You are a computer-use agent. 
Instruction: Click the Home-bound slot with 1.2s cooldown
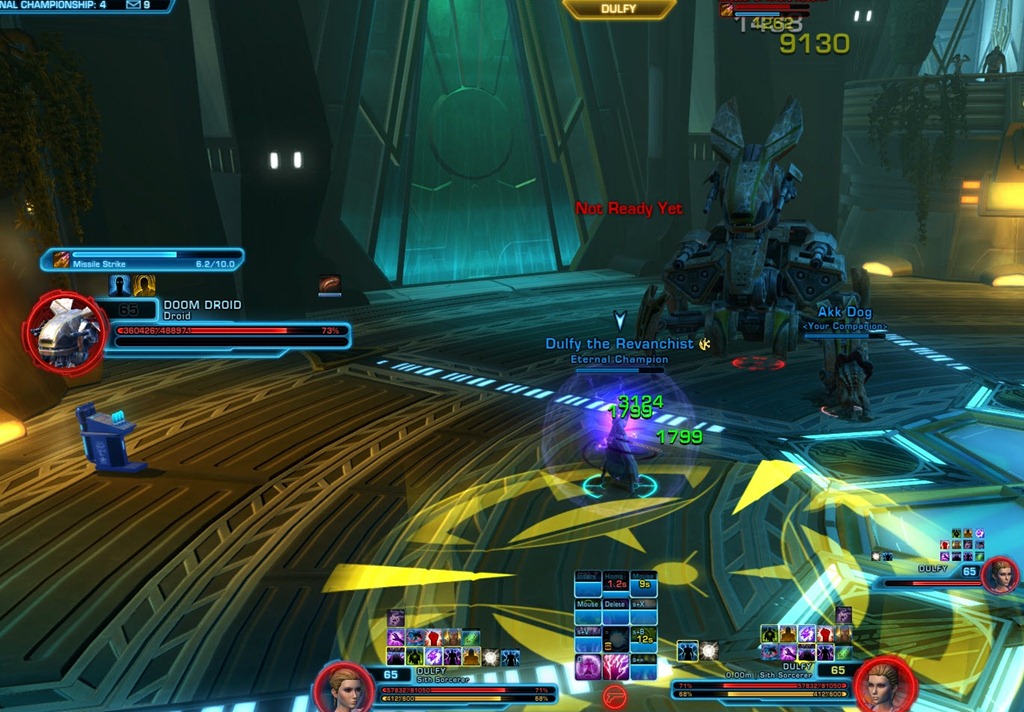point(616,582)
